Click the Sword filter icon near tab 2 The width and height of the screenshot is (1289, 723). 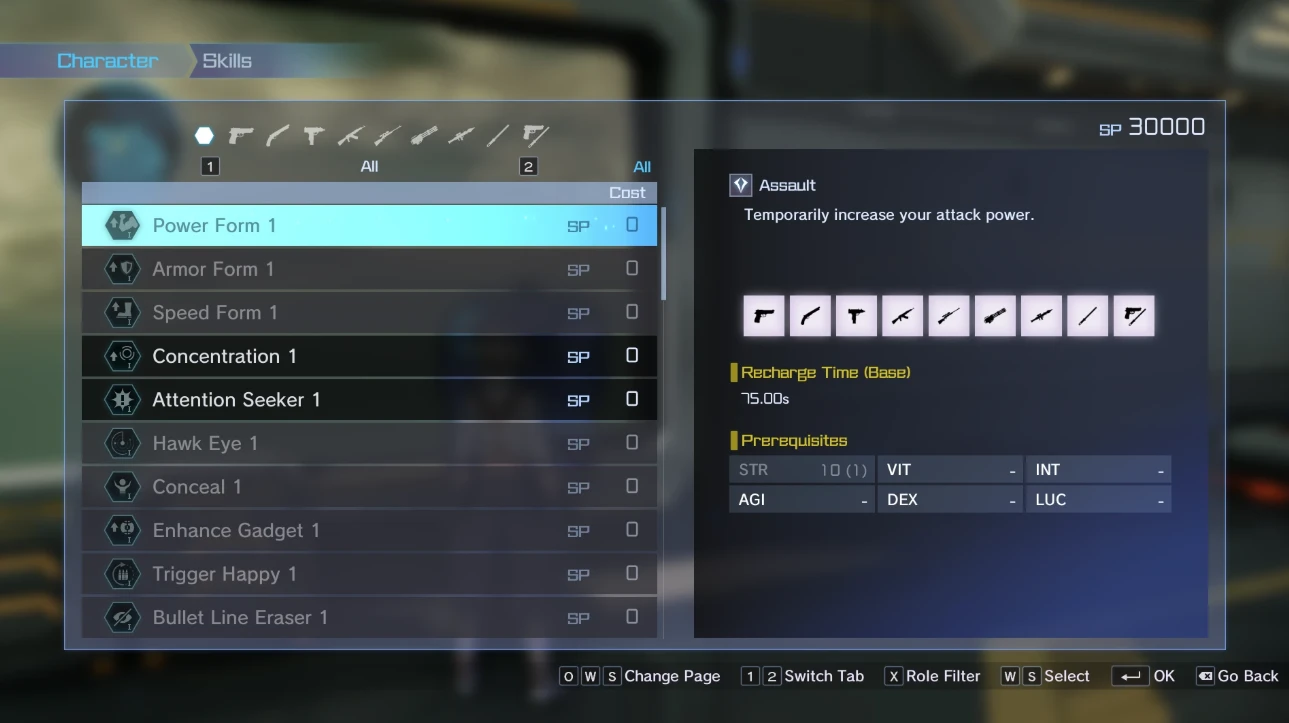click(x=497, y=135)
